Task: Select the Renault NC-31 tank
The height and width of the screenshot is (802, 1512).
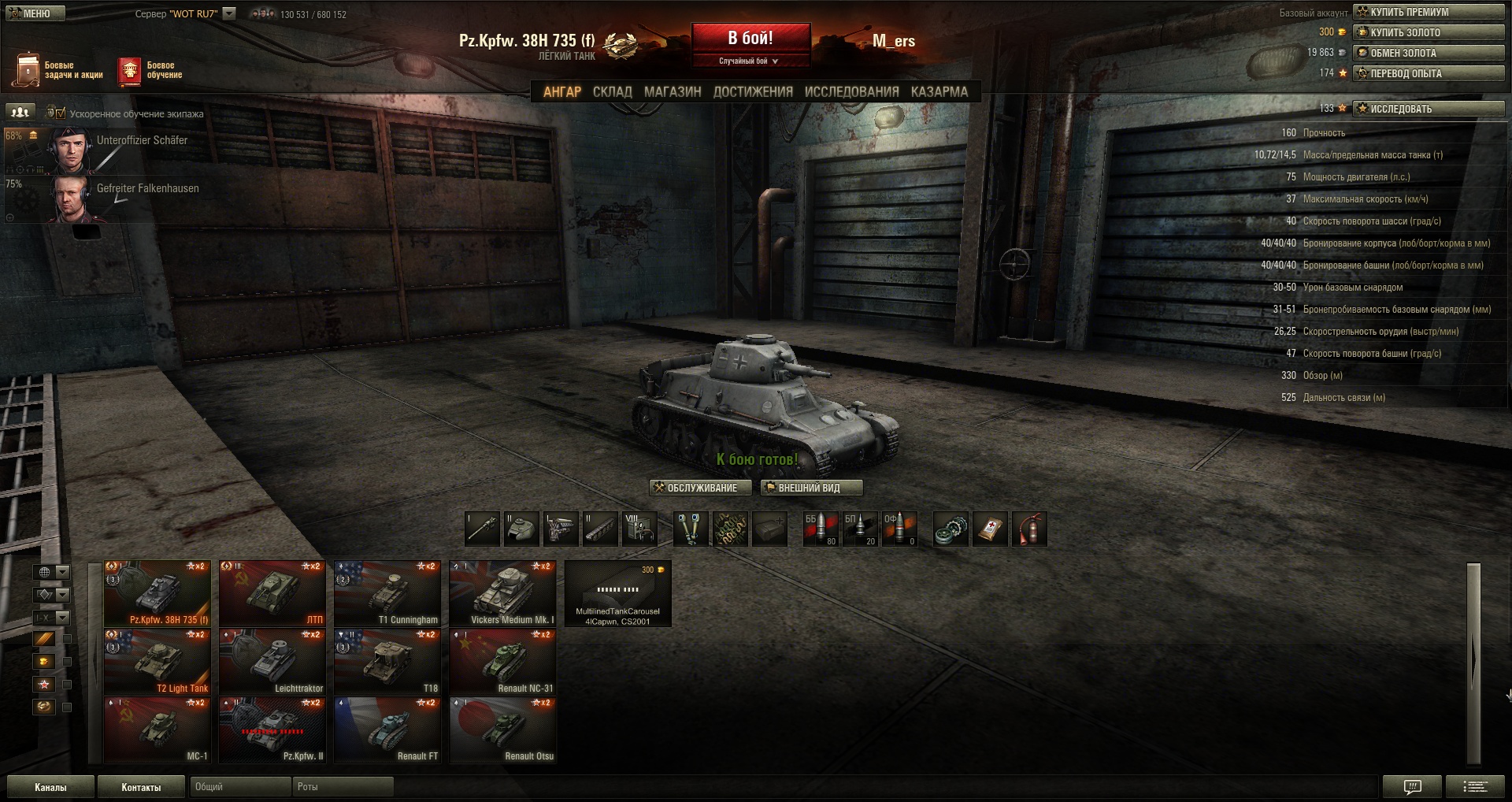Action: (502, 662)
